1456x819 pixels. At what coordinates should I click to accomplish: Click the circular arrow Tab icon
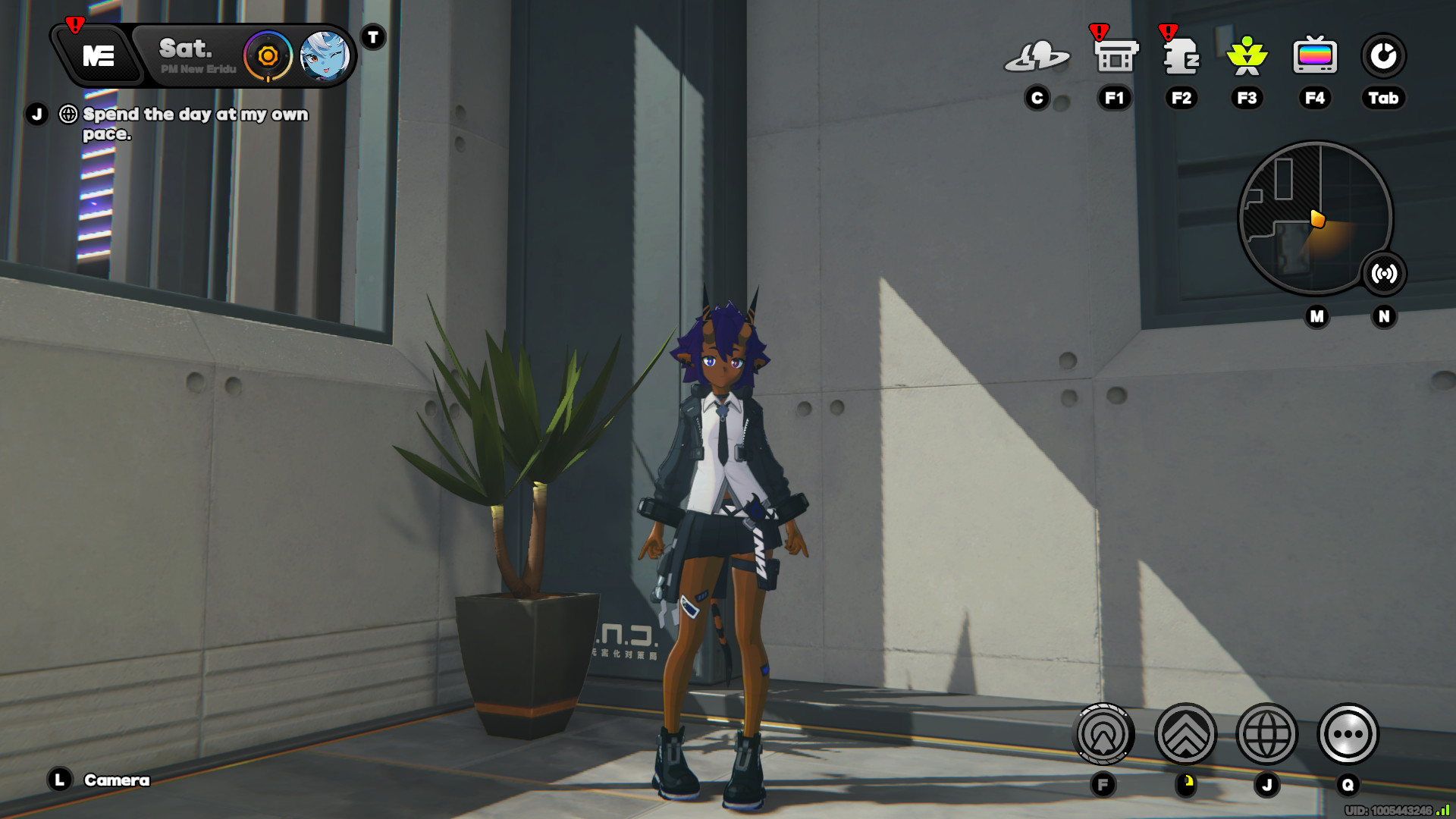(x=1382, y=55)
